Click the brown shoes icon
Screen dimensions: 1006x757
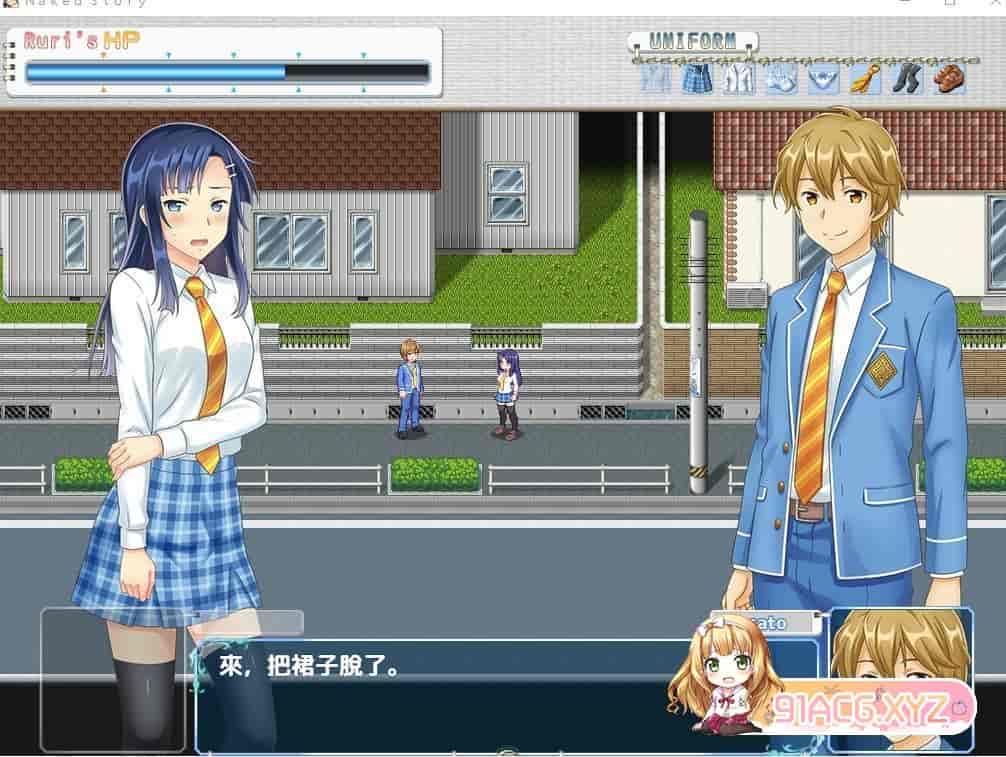[948, 78]
